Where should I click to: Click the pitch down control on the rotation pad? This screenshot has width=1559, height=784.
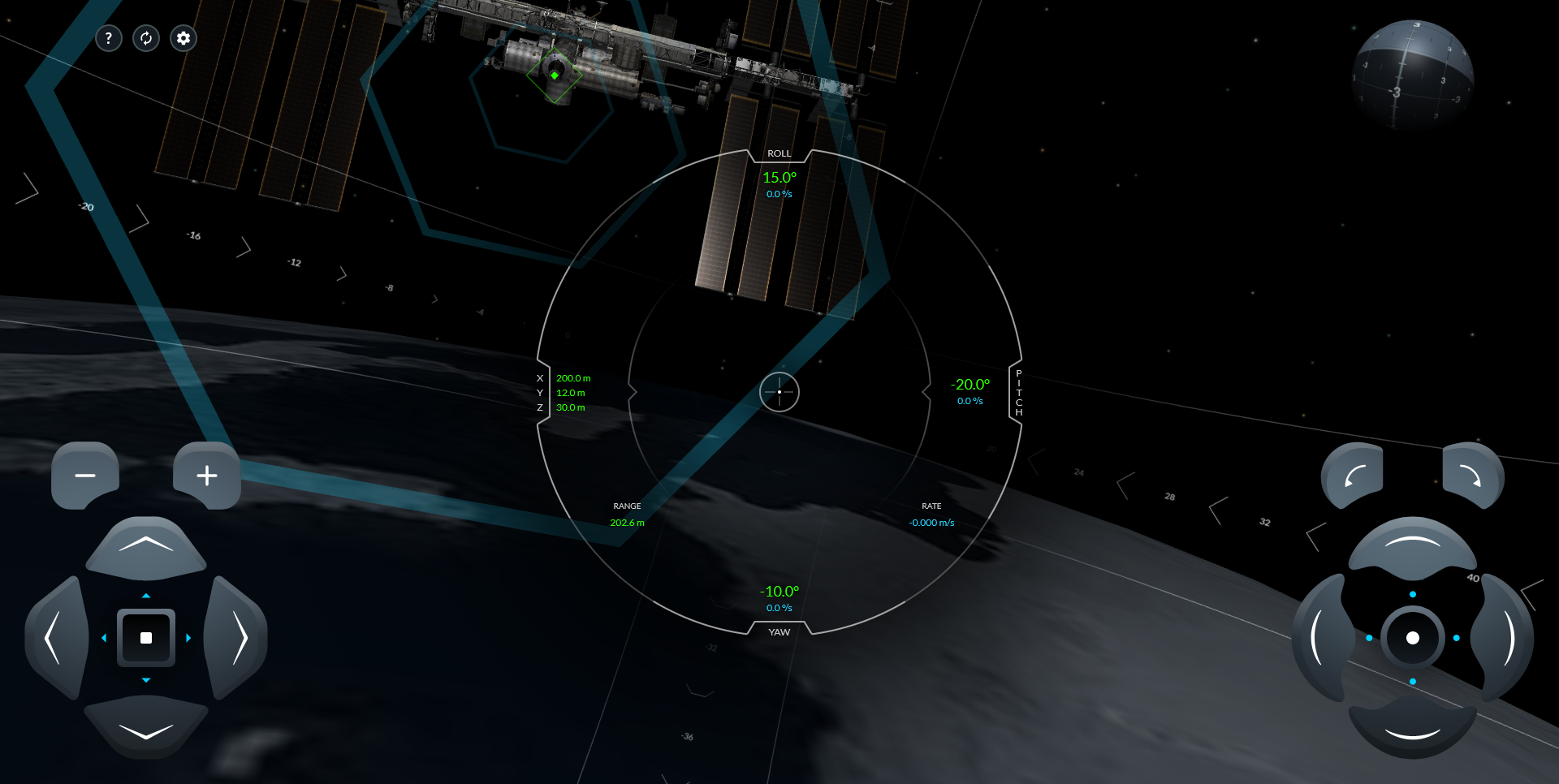(1413, 734)
